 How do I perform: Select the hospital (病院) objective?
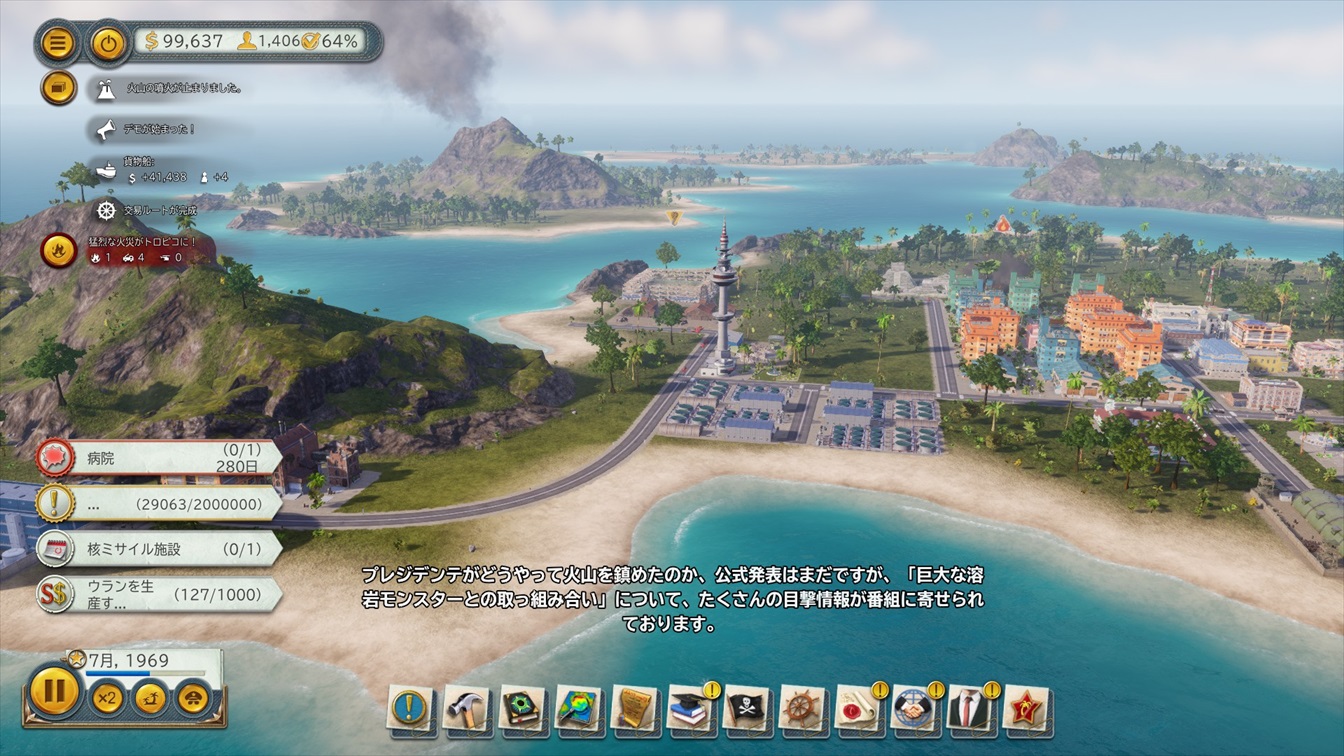click(x=158, y=458)
